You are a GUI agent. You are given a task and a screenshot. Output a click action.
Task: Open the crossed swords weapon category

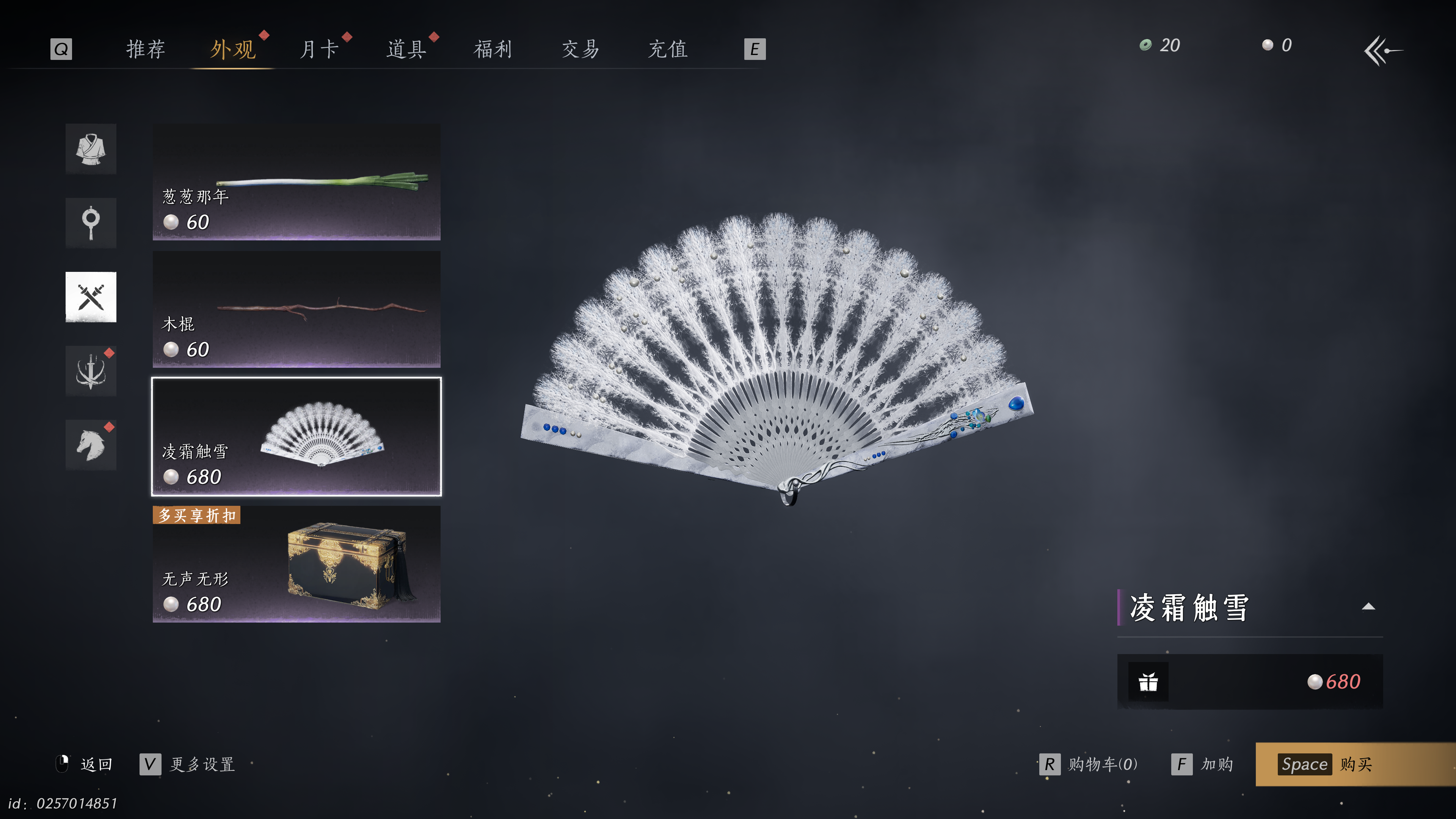[x=91, y=297]
